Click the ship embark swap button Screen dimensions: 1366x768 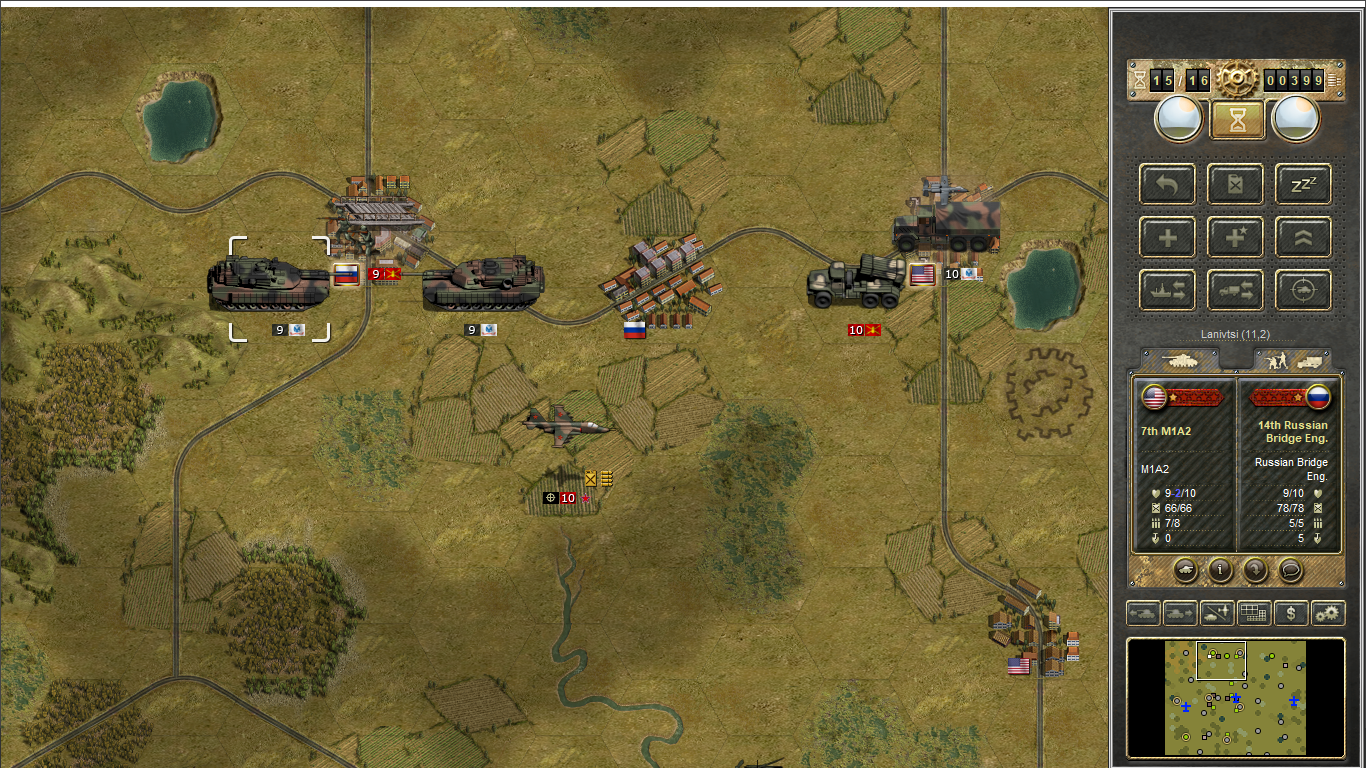[1167, 290]
